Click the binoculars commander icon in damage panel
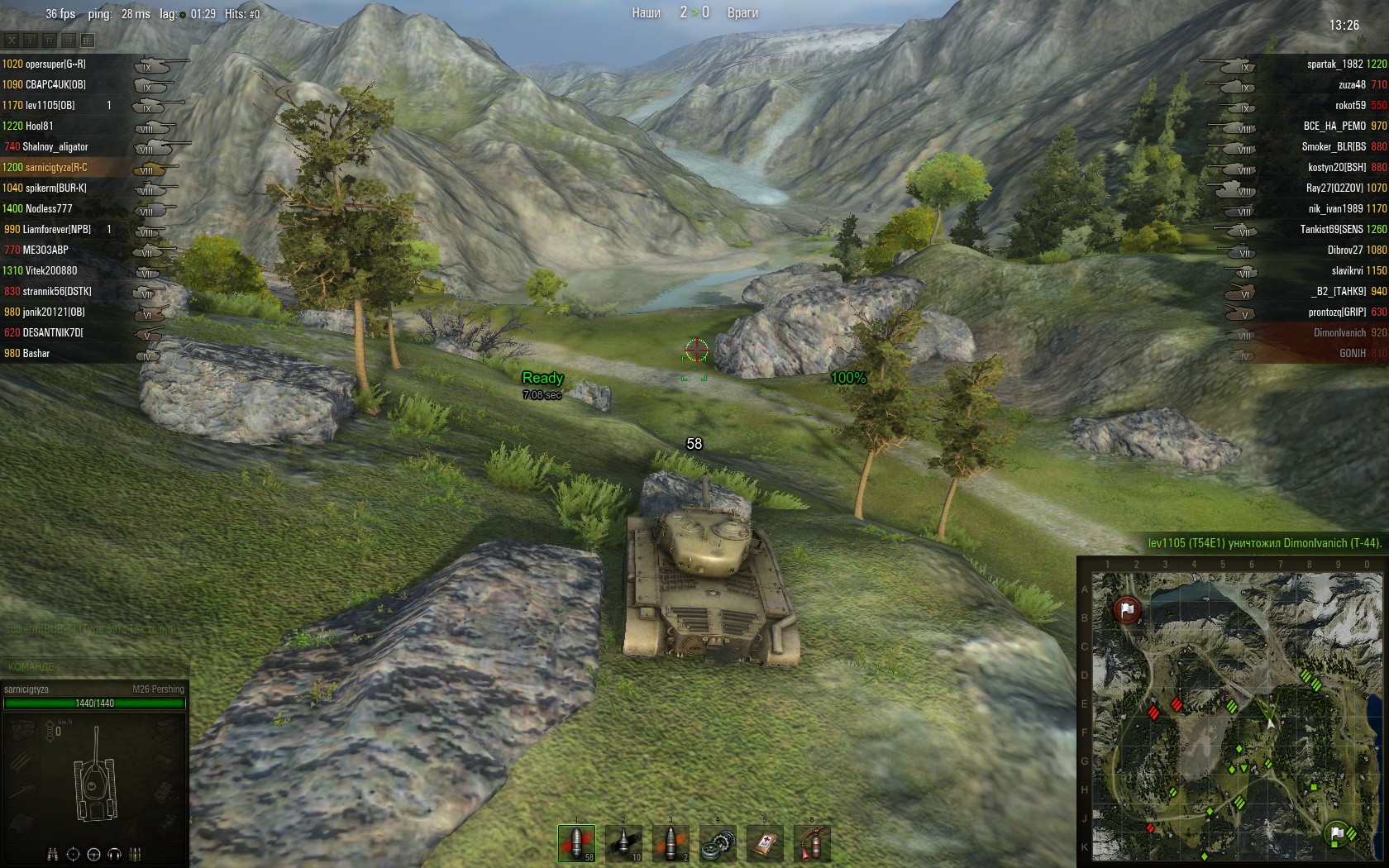Image resolution: width=1389 pixels, height=868 pixels. 52,854
